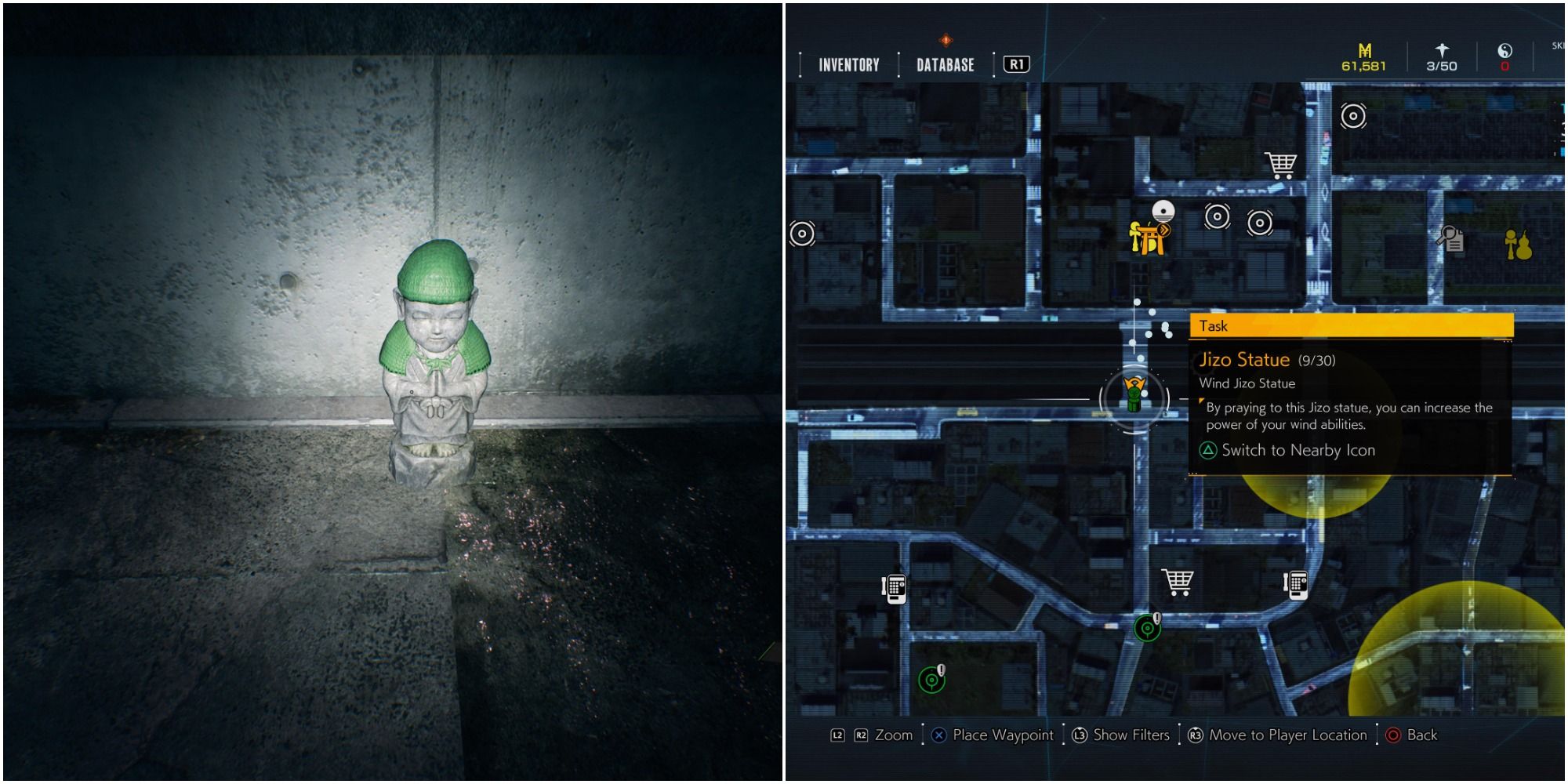Viewport: 1568px width, 784px height.
Task: Select the left relic speaker icon near the shrine
Action: click(1218, 218)
